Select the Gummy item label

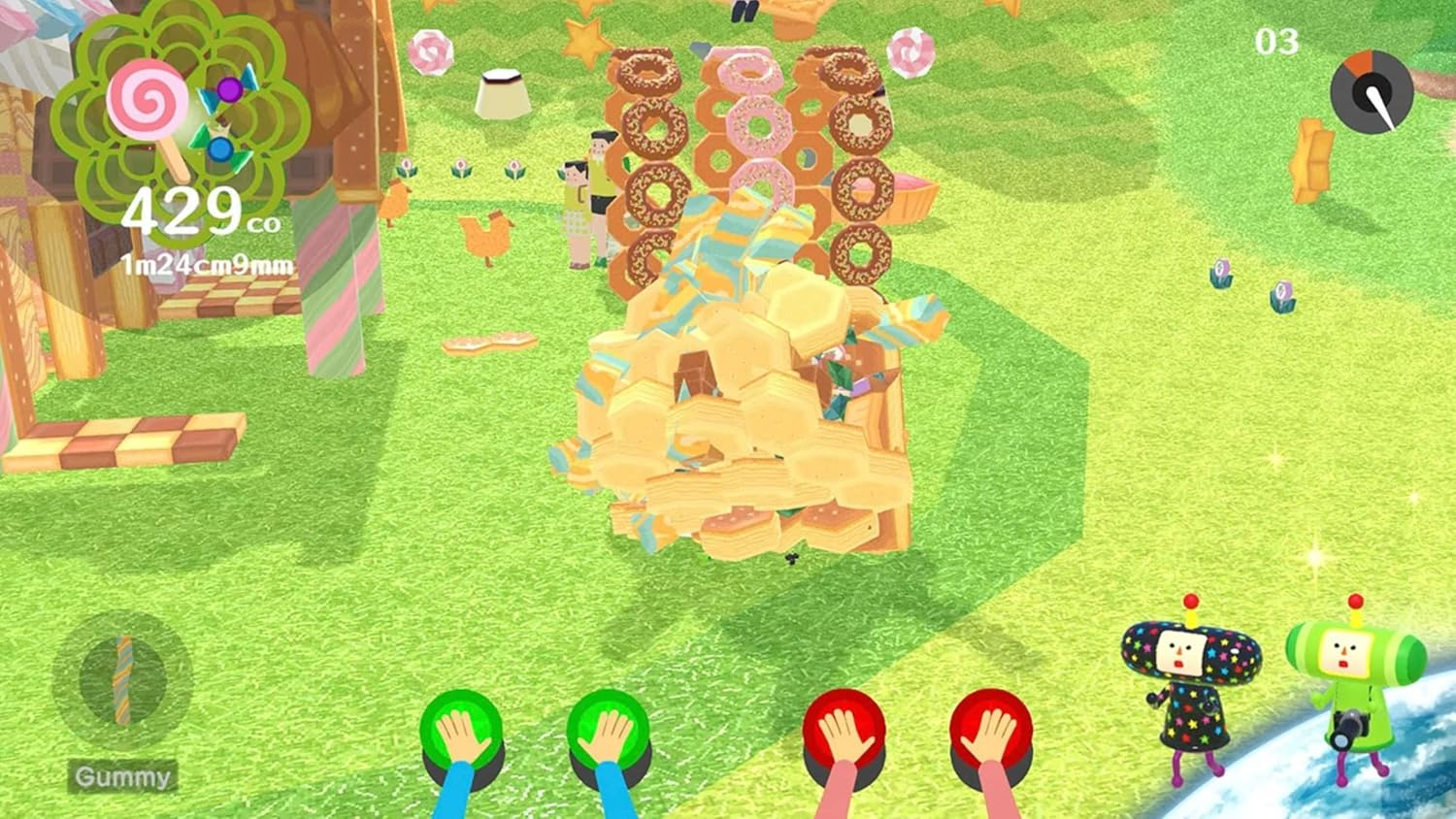point(122,777)
